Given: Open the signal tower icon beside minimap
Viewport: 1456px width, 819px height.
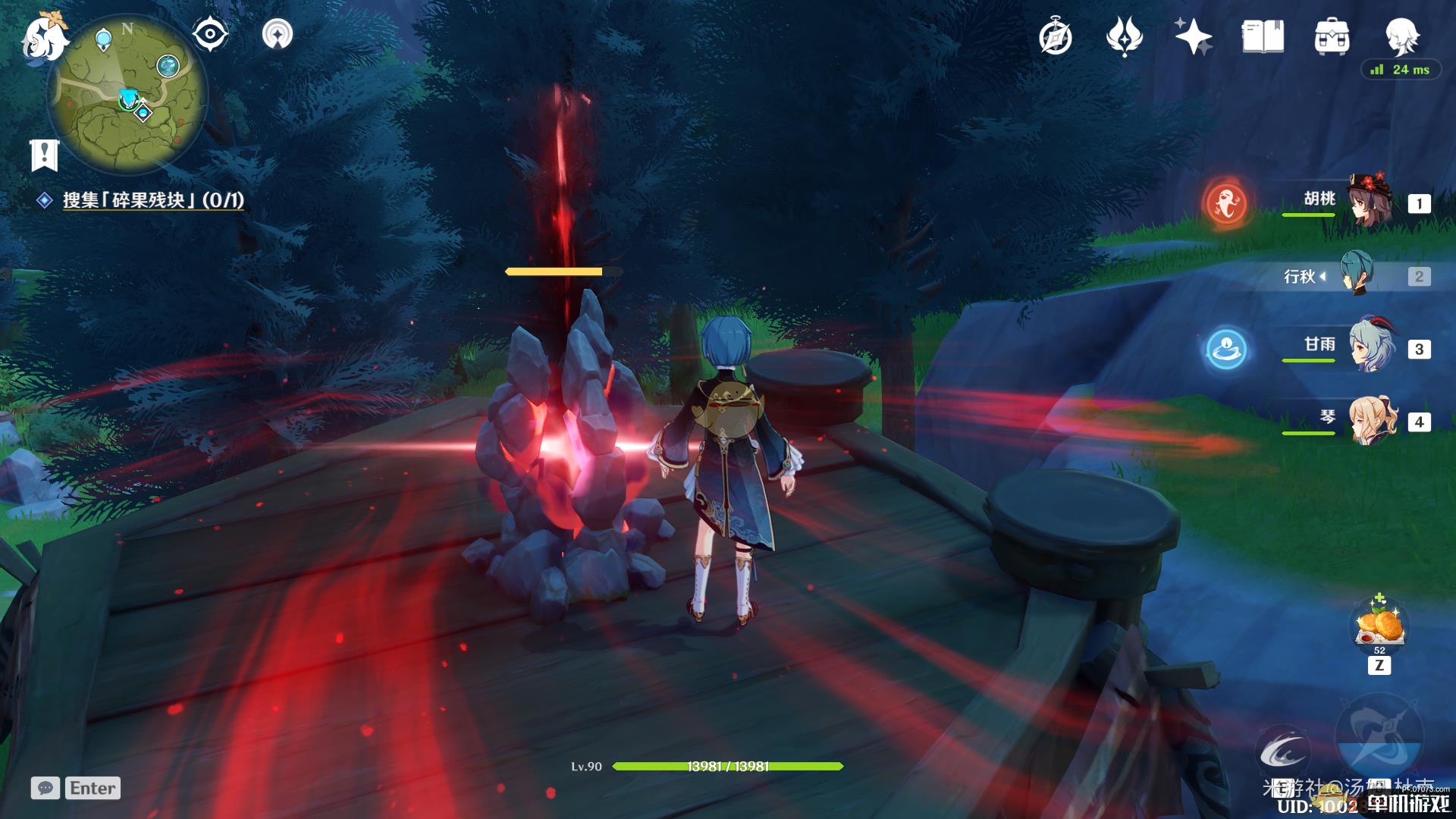Looking at the screenshot, I should tap(277, 34).
